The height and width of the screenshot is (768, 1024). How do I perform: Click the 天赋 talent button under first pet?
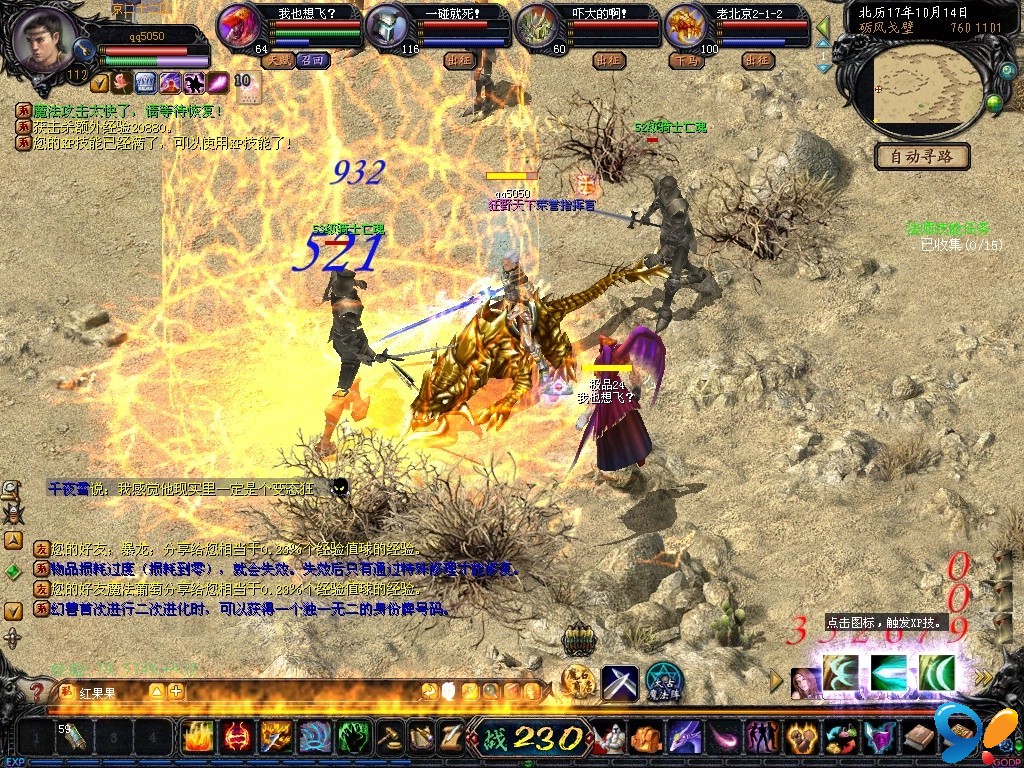(x=277, y=60)
